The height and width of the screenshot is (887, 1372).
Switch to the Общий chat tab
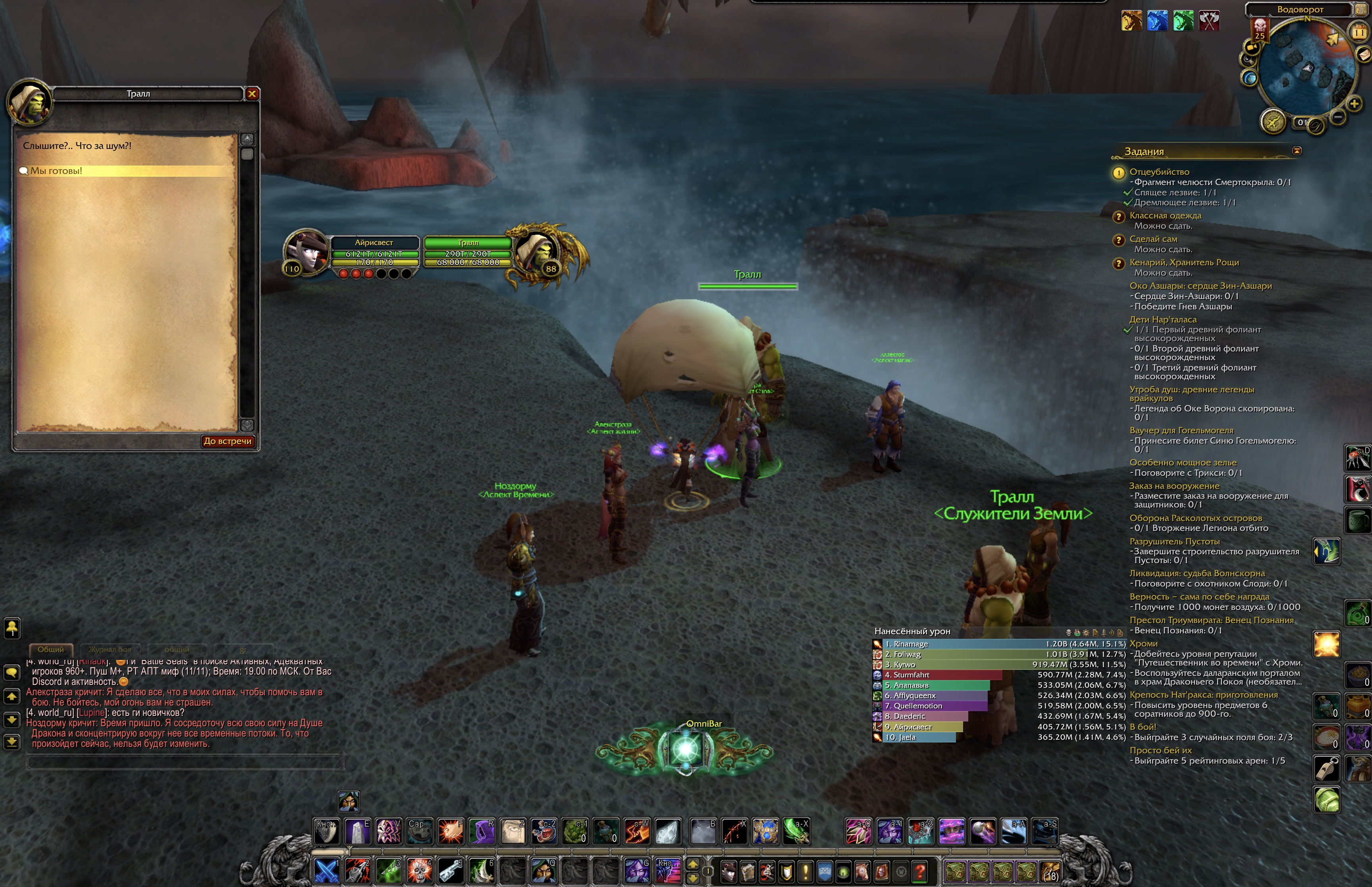point(51,650)
